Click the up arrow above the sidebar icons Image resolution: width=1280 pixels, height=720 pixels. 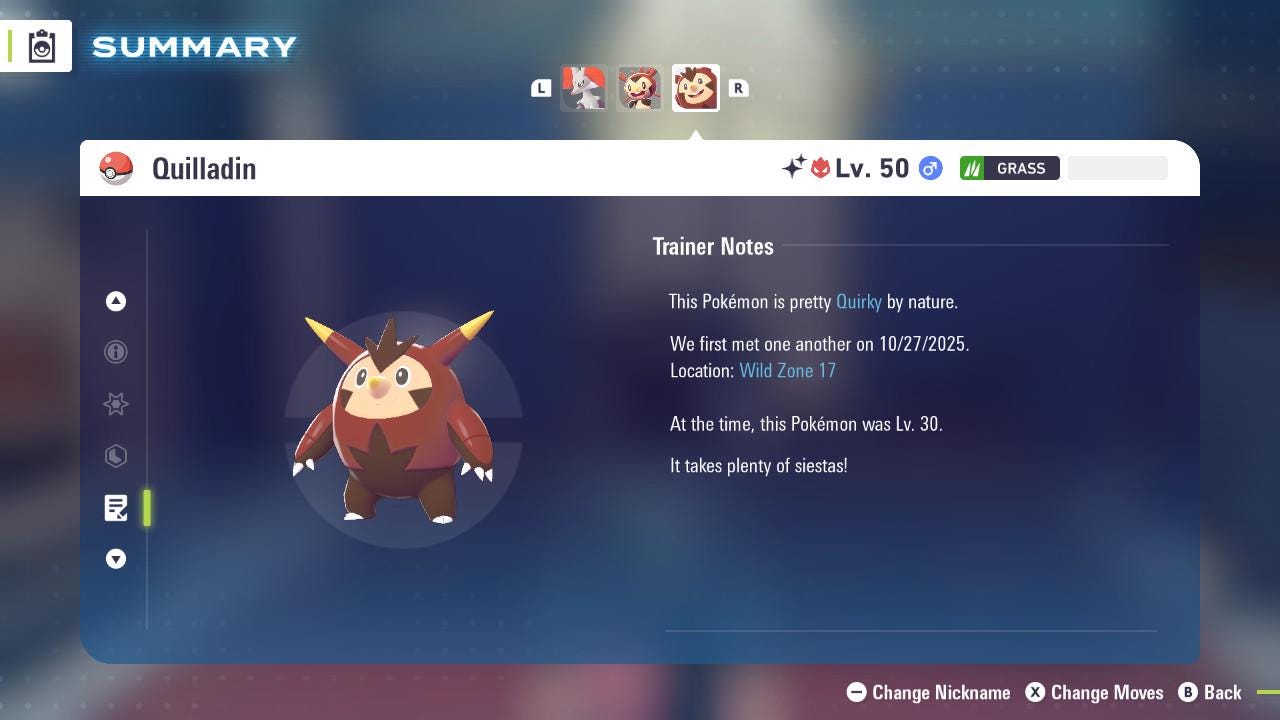(116, 301)
